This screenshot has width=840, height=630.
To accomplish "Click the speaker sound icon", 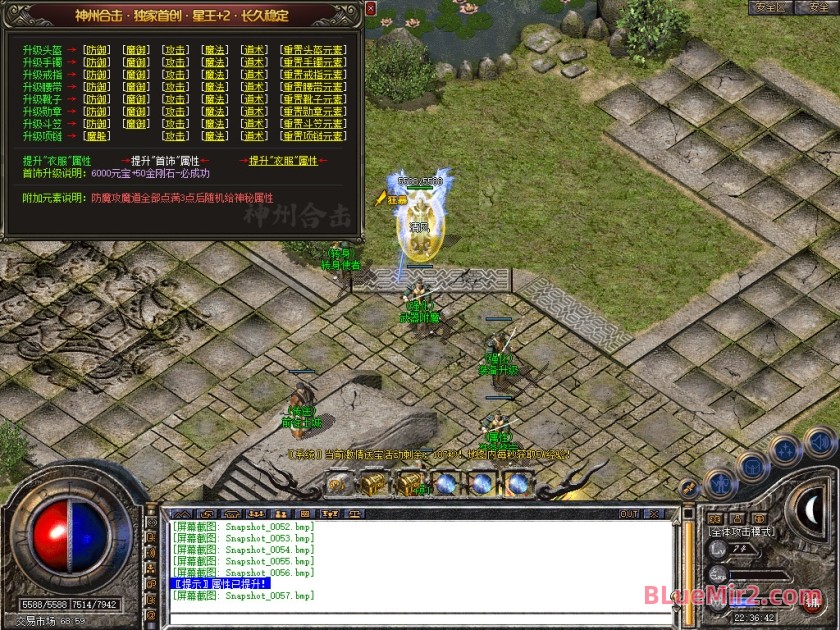I will coord(820,441).
